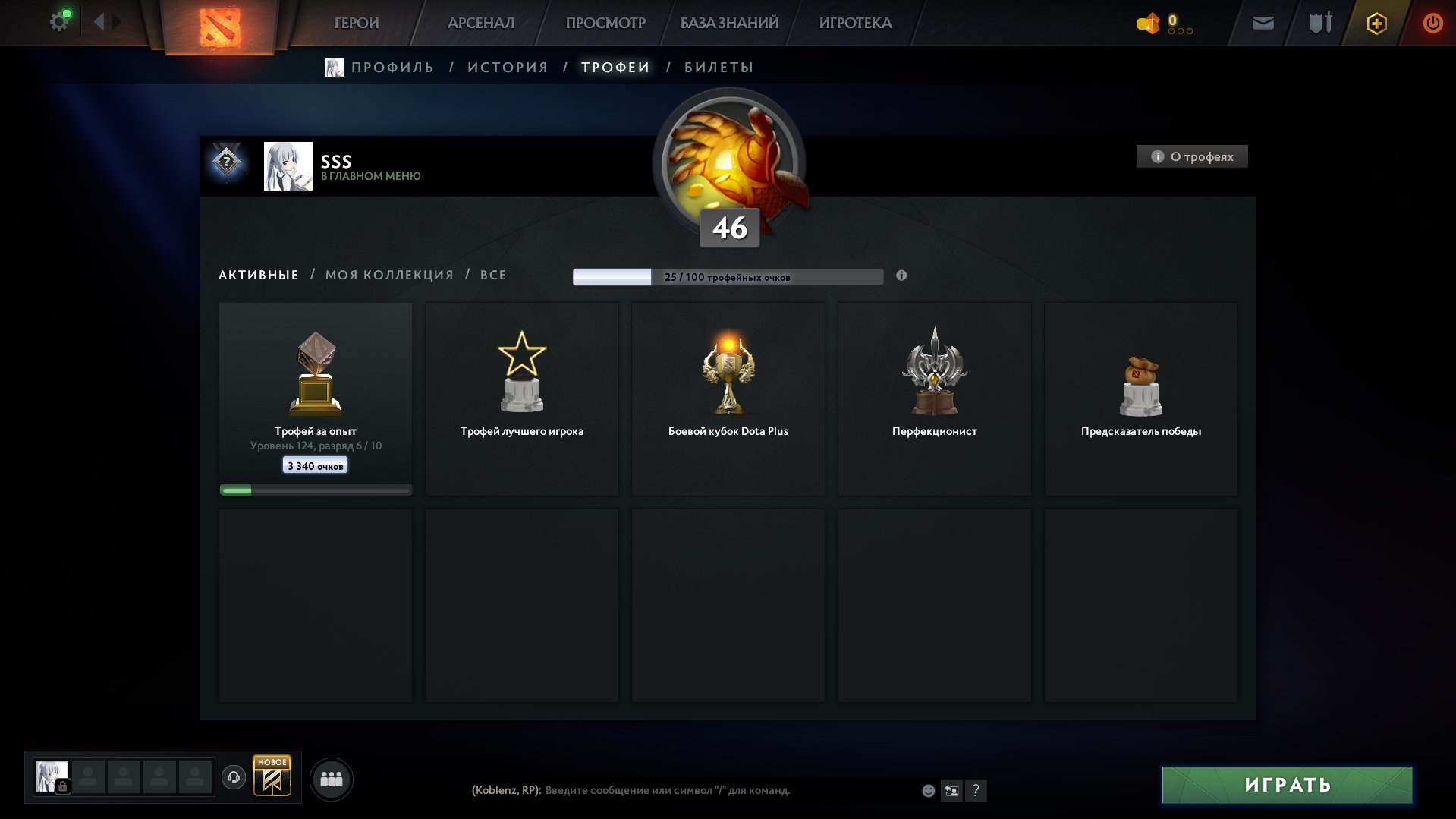Open the emoticon picker in chat
The height and width of the screenshot is (819, 1456).
(927, 790)
